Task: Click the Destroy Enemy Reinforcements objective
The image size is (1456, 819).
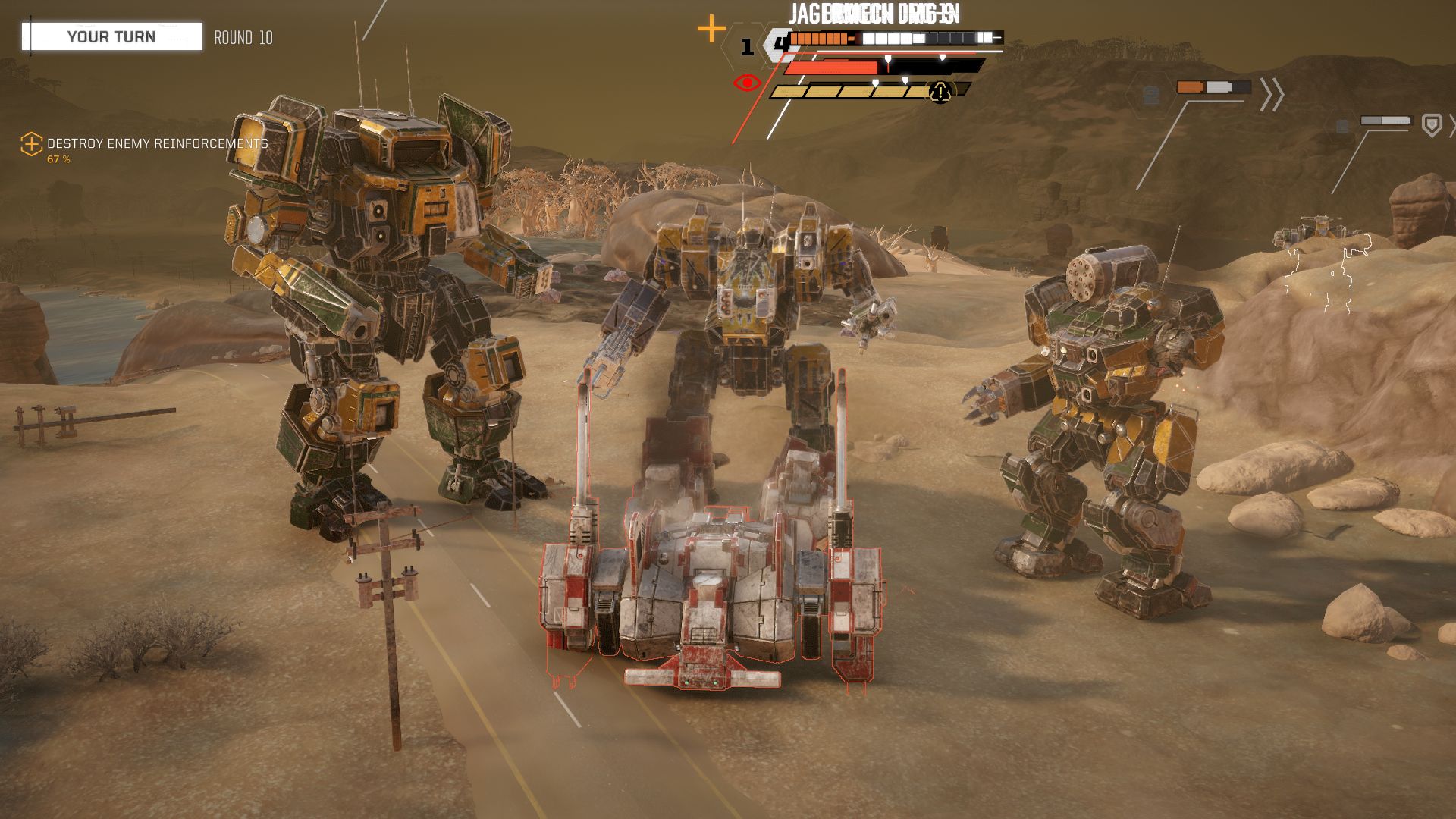Action: 157,143
